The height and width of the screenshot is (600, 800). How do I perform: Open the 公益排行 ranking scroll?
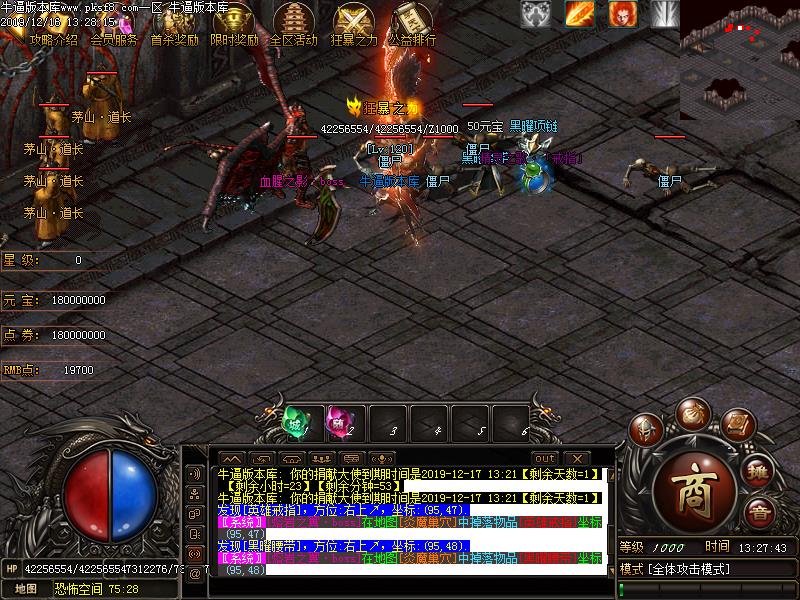coord(412,25)
